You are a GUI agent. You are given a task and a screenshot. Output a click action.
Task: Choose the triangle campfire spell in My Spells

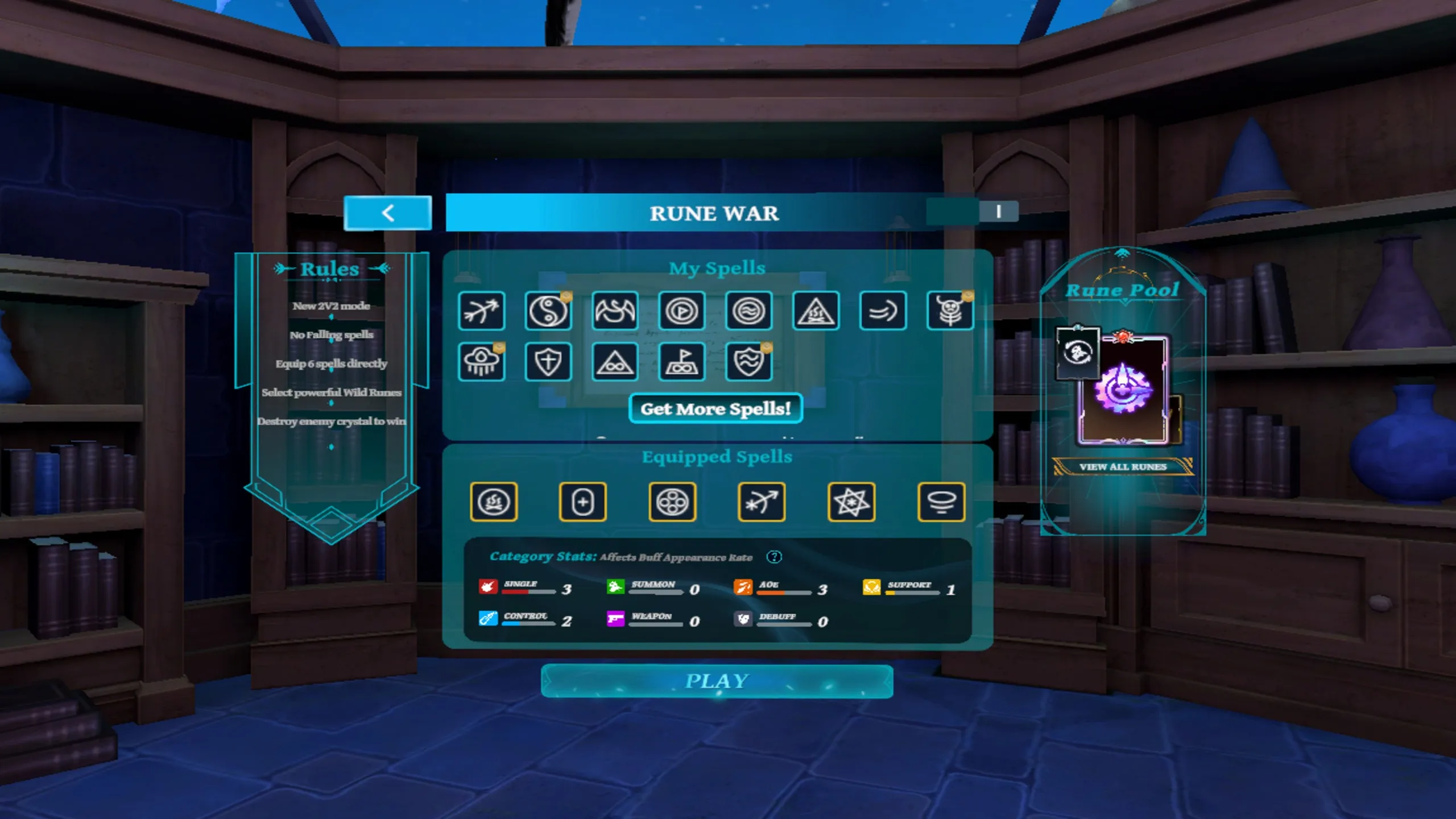pyautogui.click(x=816, y=311)
